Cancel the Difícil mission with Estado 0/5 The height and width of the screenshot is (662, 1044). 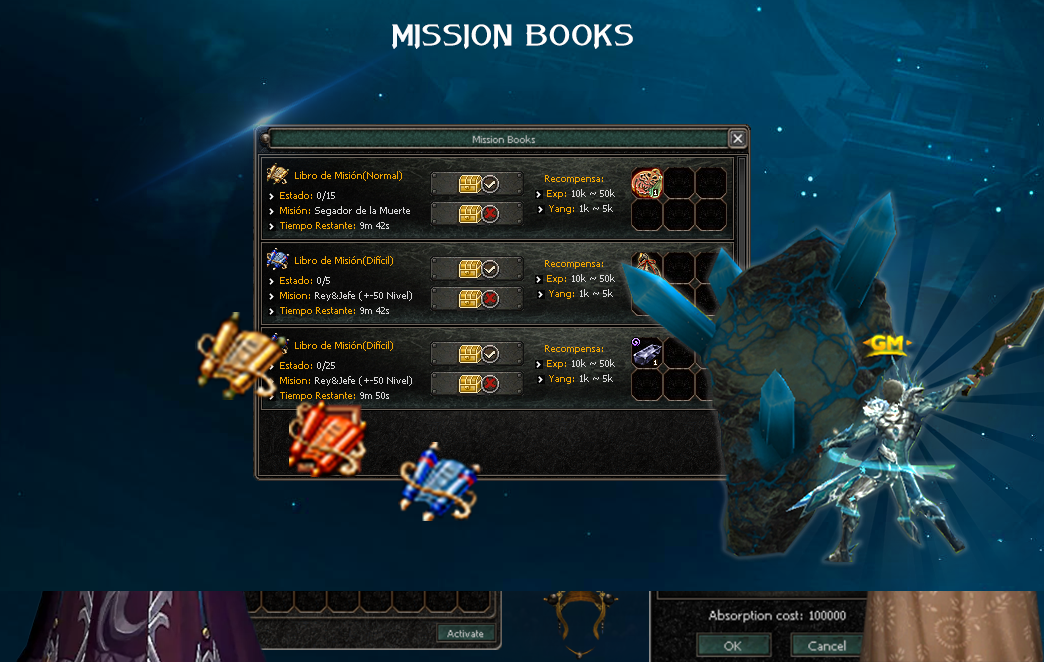point(477,298)
